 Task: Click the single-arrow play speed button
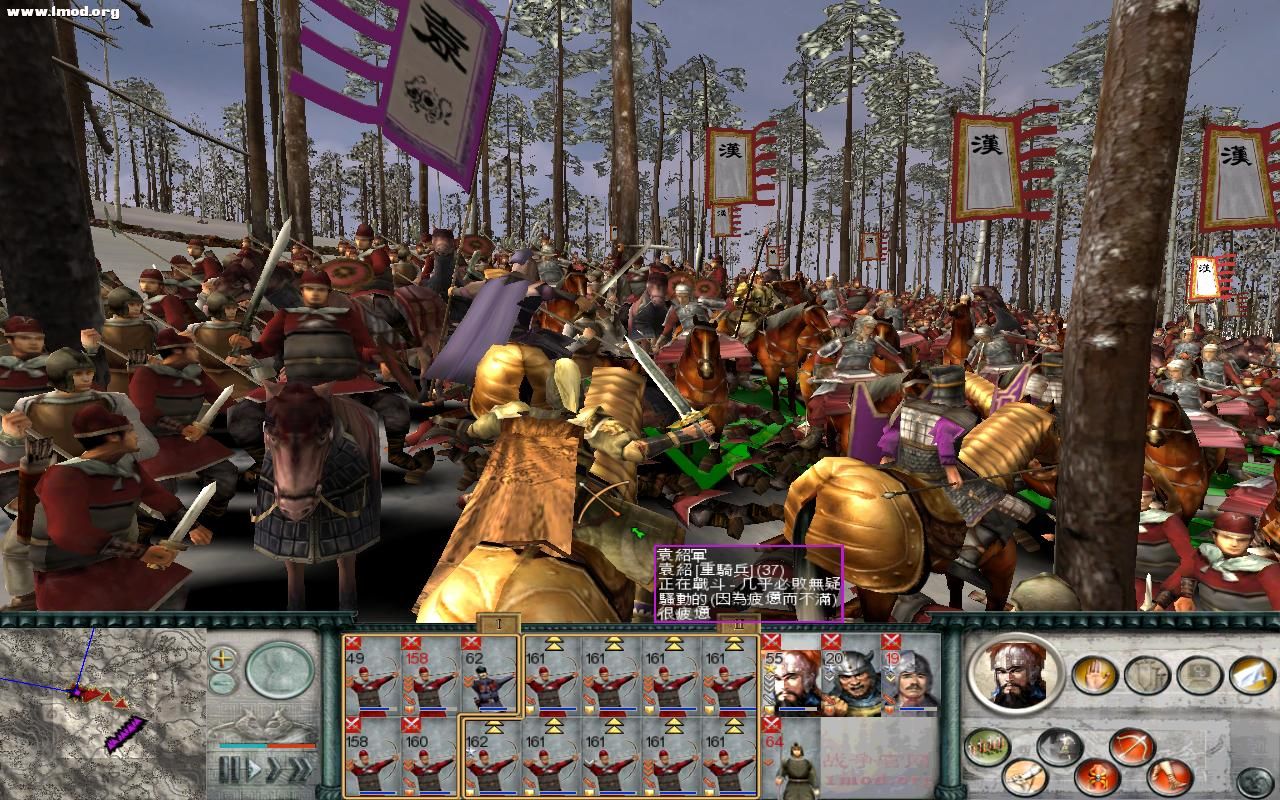pos(254,766)
